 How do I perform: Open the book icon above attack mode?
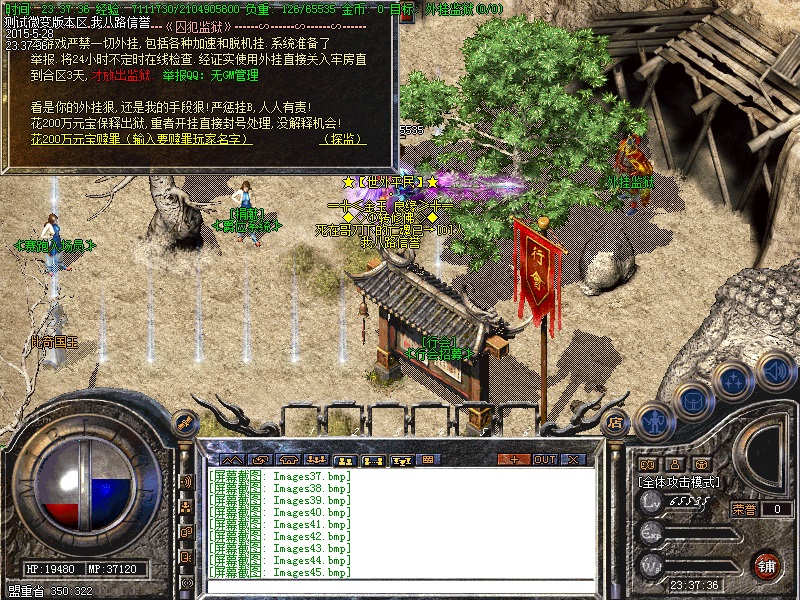647,464
